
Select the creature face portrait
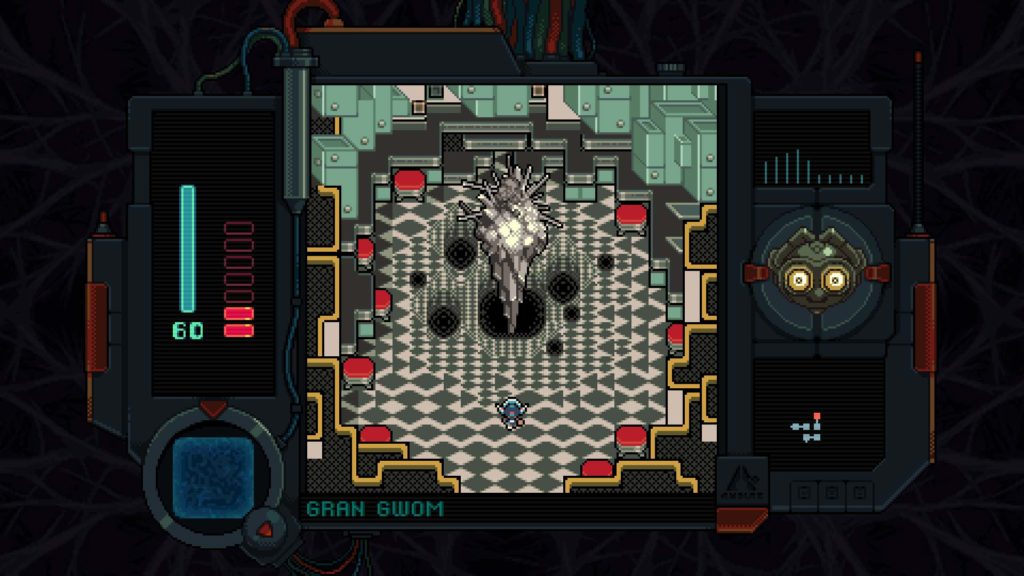tap(818, 272)
